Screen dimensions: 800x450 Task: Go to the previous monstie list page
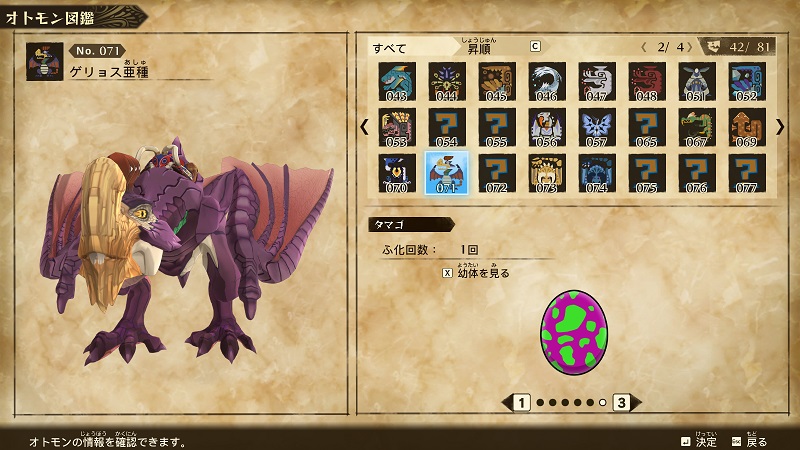(x=364, y=127)
